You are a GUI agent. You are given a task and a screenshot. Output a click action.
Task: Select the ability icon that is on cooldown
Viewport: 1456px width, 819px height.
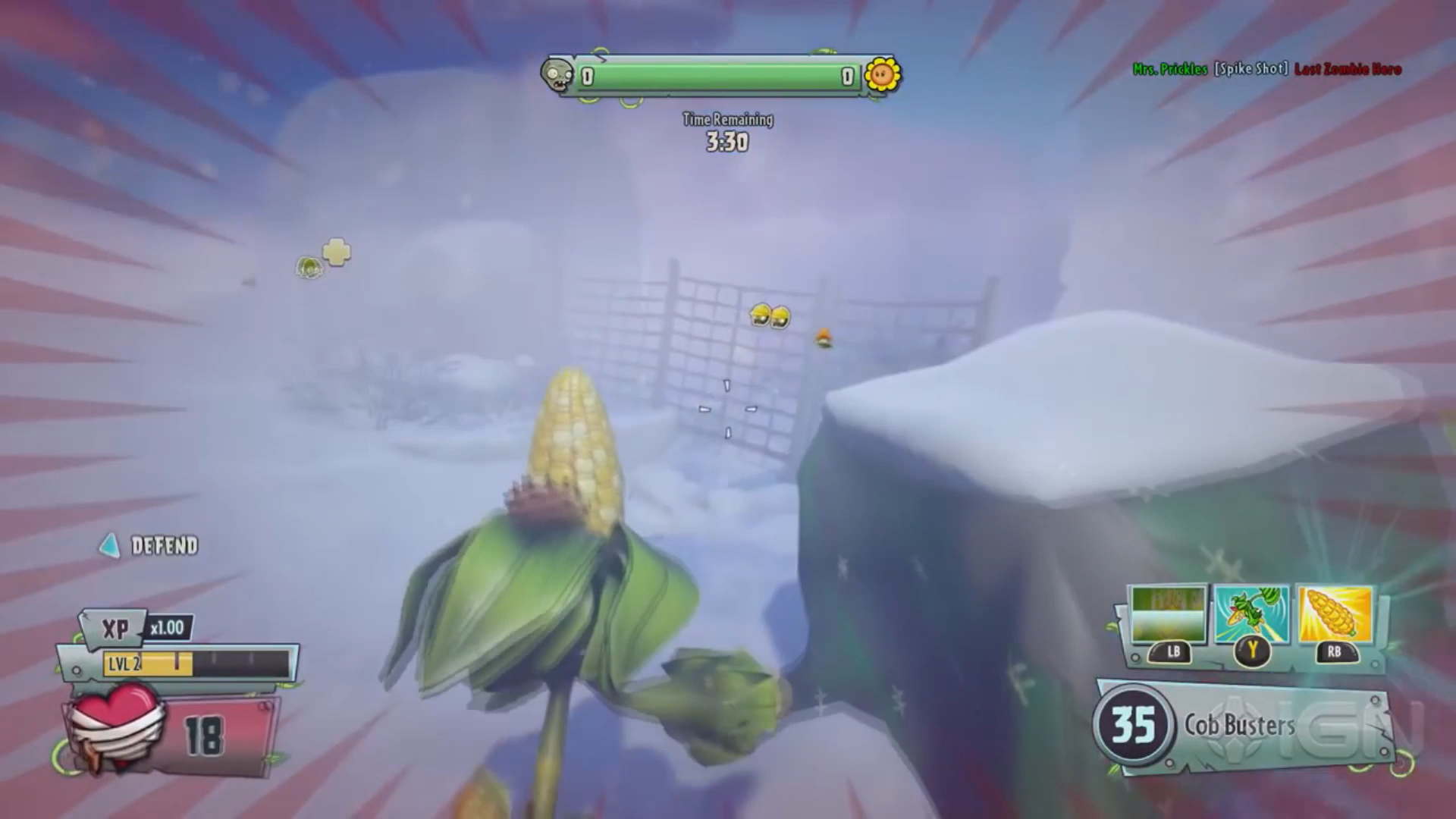(x=1168, y=615)
